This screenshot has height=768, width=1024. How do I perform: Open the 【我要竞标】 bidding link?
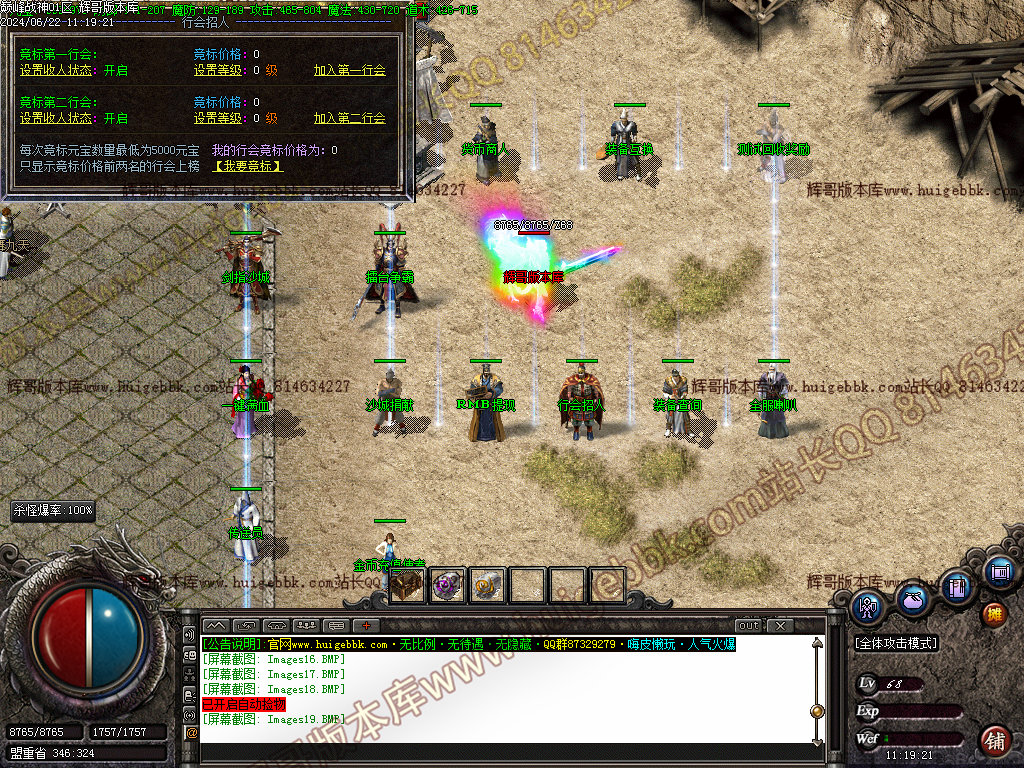[248, 166]
